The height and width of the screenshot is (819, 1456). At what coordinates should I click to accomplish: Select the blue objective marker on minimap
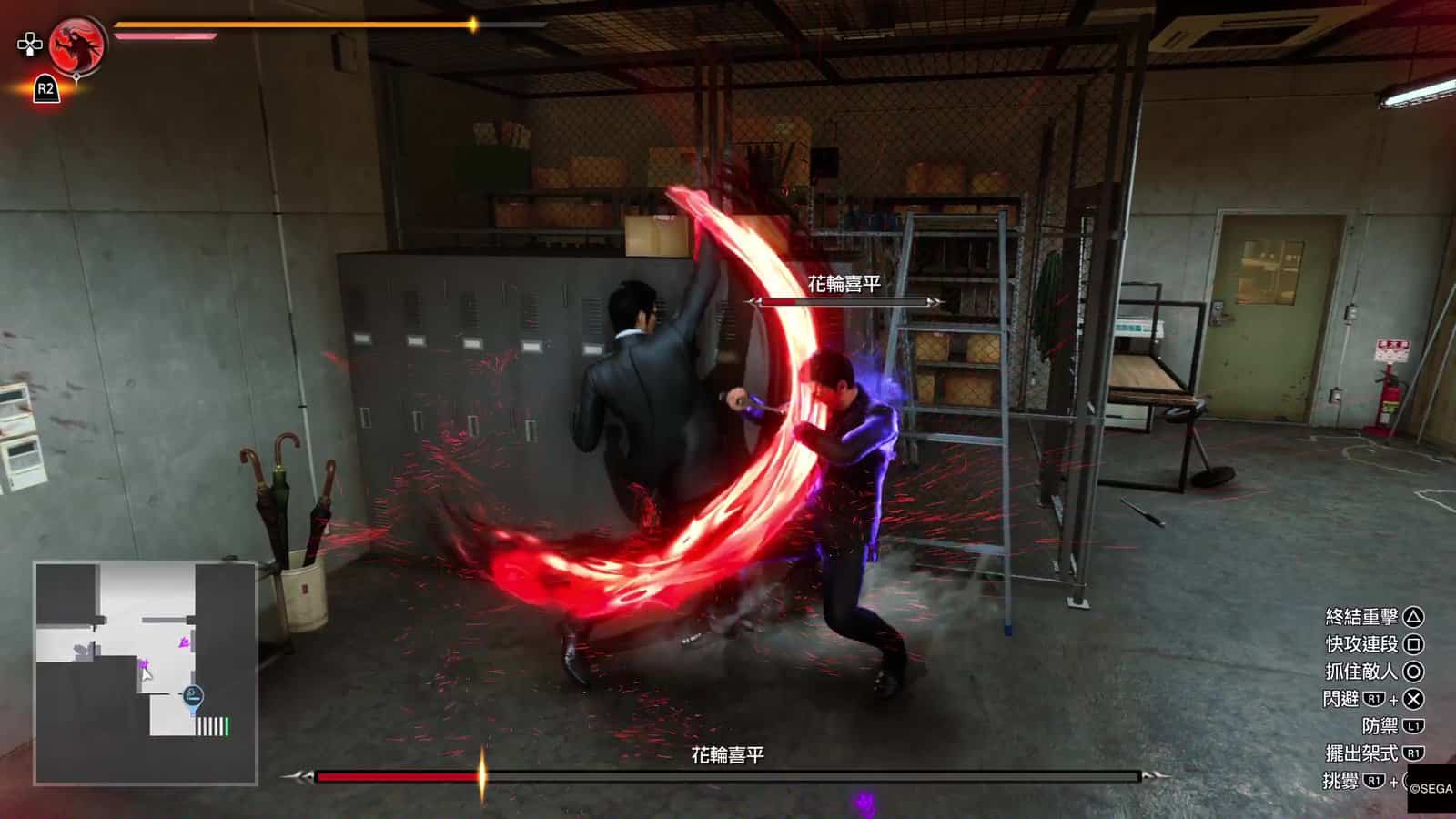[x=193, y=697]
